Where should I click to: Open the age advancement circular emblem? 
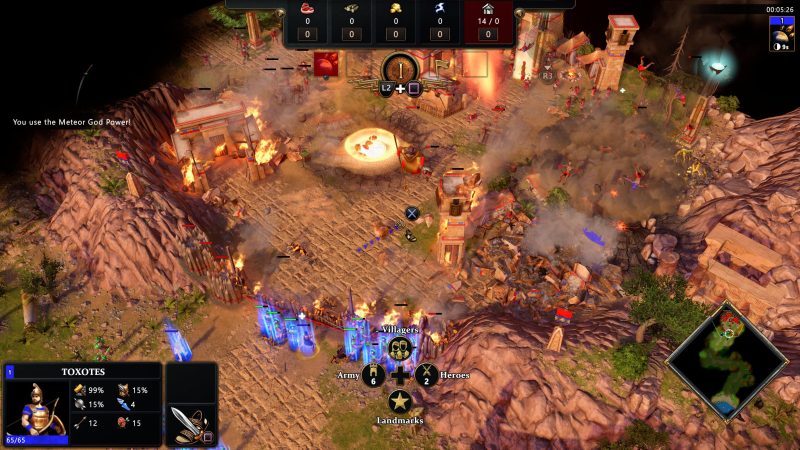400,69
